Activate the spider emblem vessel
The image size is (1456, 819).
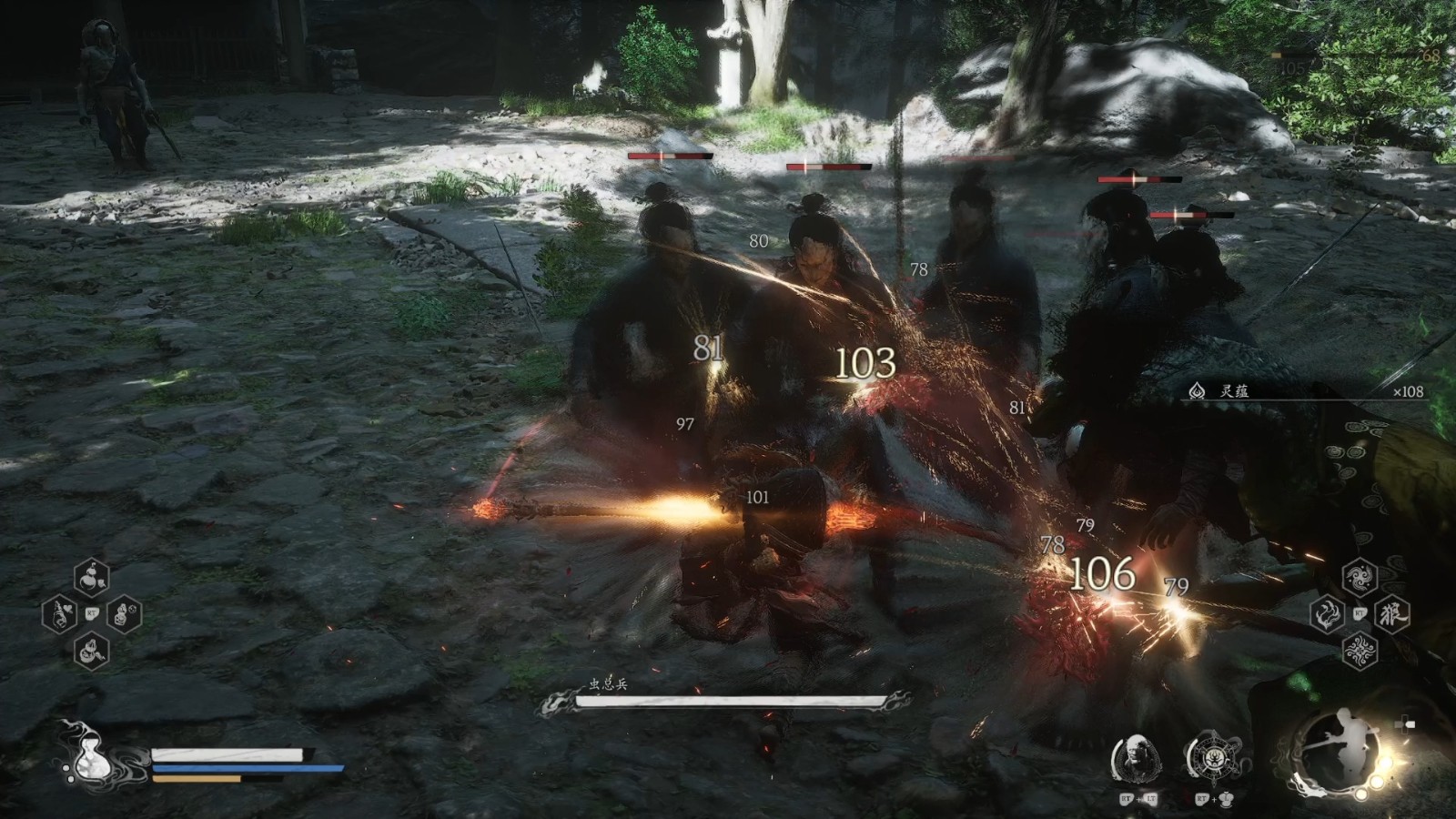click(1211, 757)
